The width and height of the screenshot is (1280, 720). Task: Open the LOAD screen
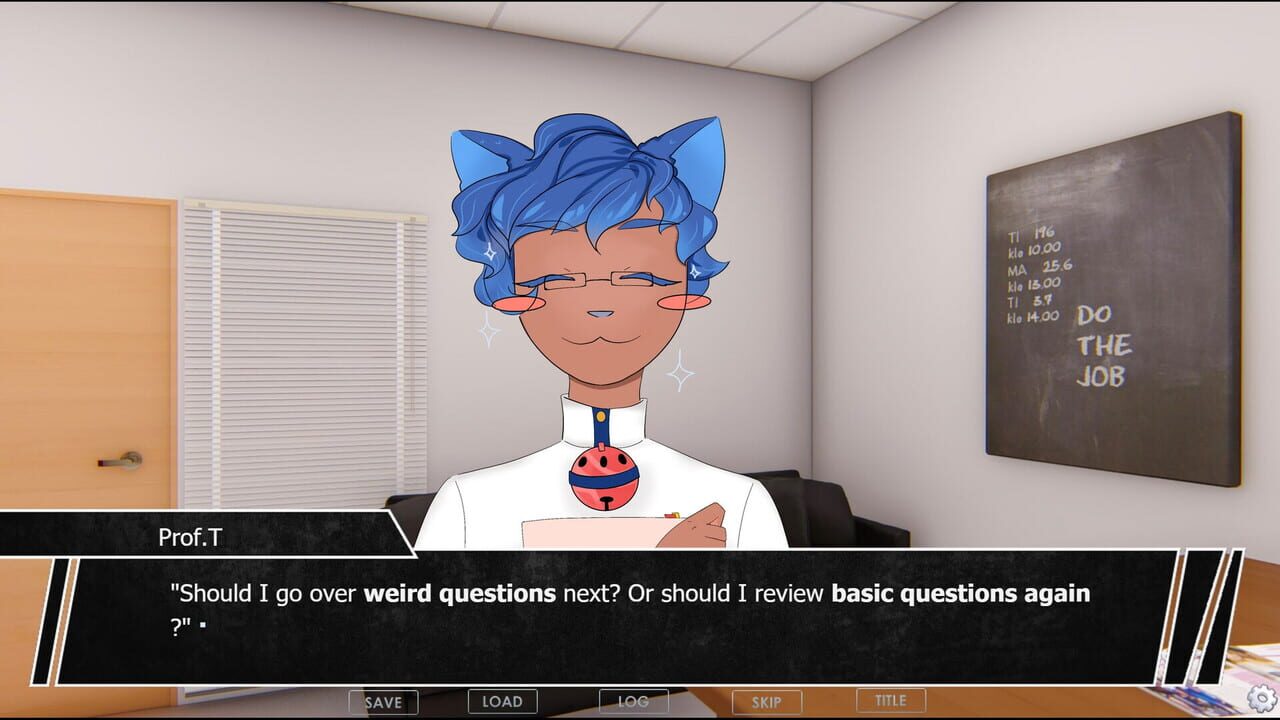[x=503, y=701]
